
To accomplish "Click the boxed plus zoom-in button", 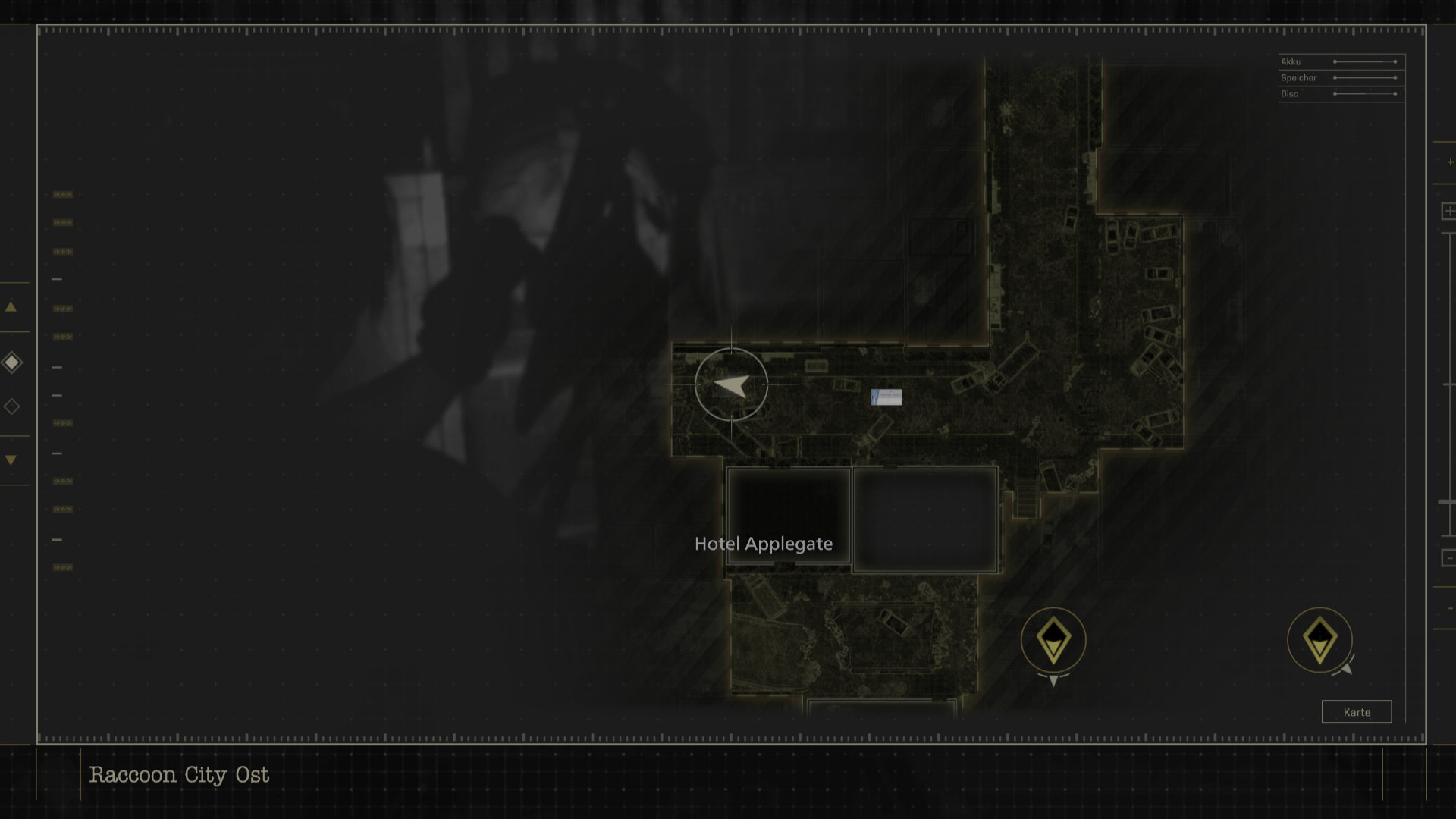I will (x=1448, y=211).
